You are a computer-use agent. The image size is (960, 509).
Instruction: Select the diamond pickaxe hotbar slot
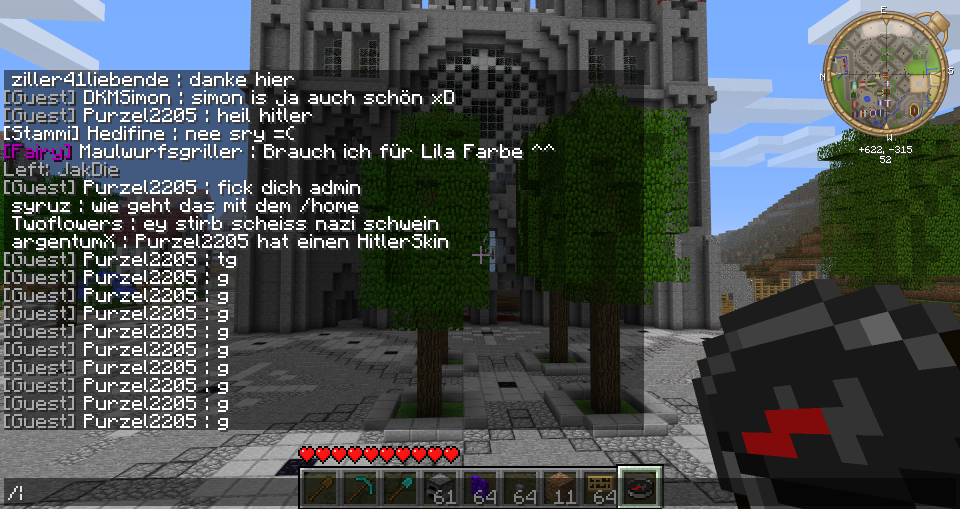click(x=360, y=488)
